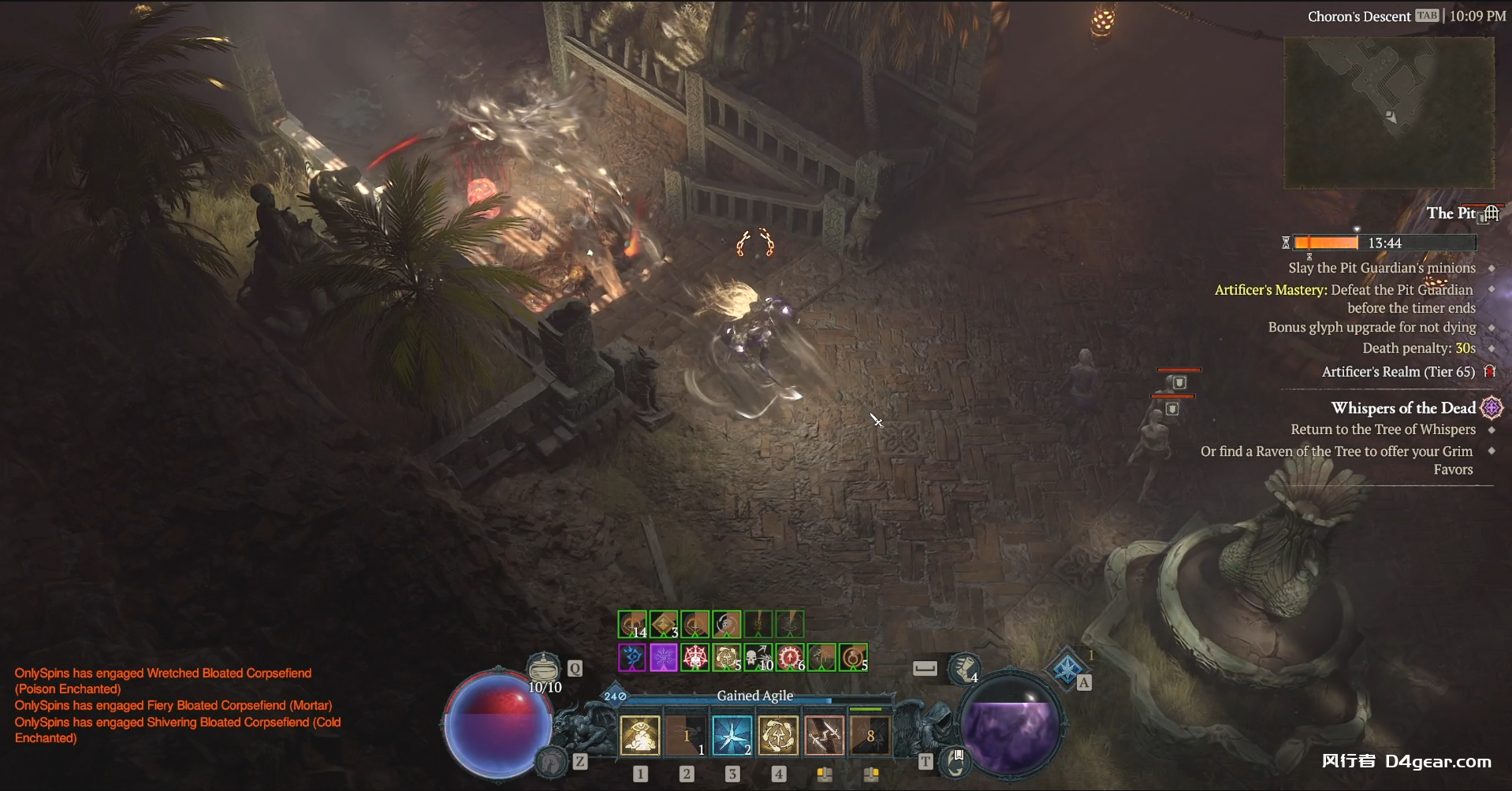Use the crossed daggers skill

(x=824, y=736)
